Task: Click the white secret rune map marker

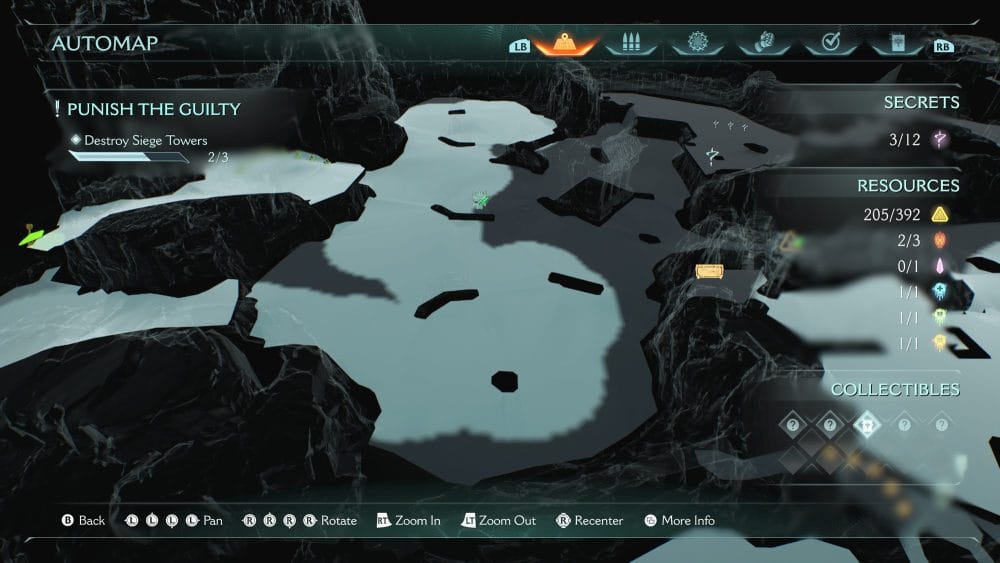Action: [x=712, y=155]
